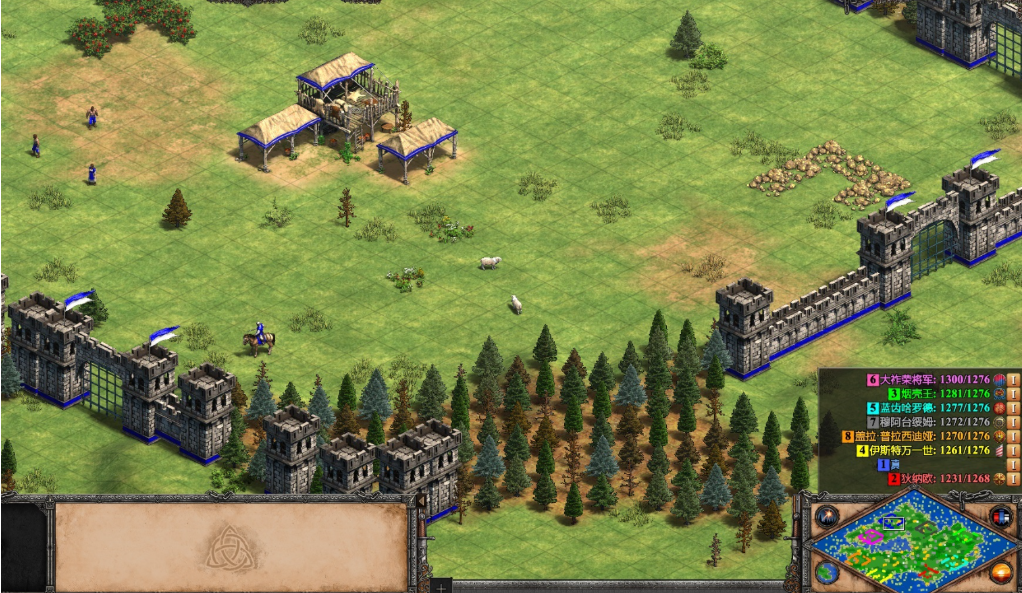Click the orange sun button by the minimap
Screen dimensions: 1022x593
pyautogui.click(x=1000, y=572)
